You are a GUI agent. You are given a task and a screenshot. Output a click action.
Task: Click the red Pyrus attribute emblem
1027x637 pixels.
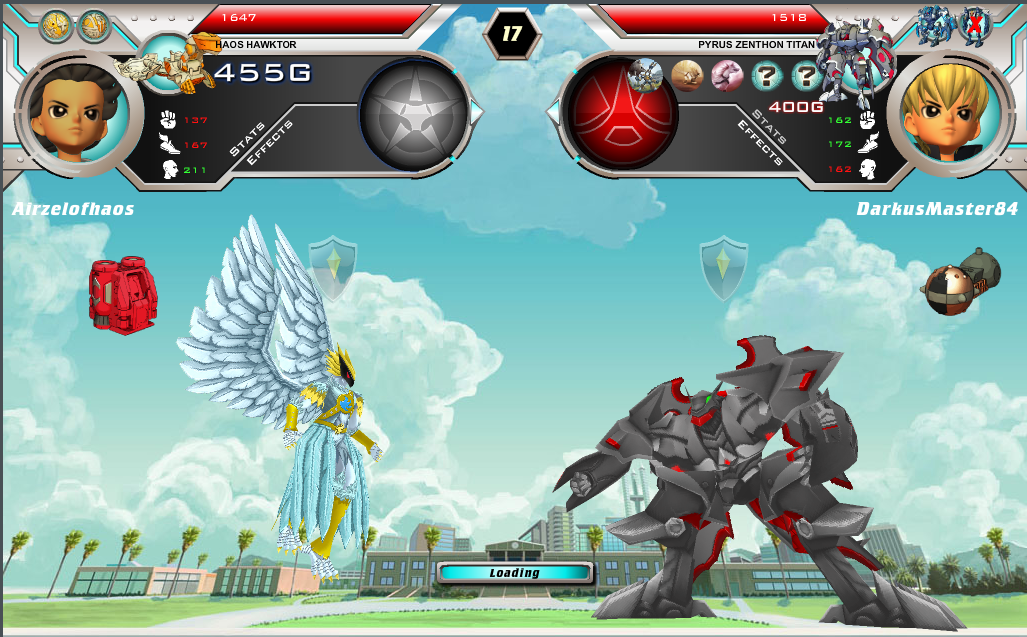[622, 112]
